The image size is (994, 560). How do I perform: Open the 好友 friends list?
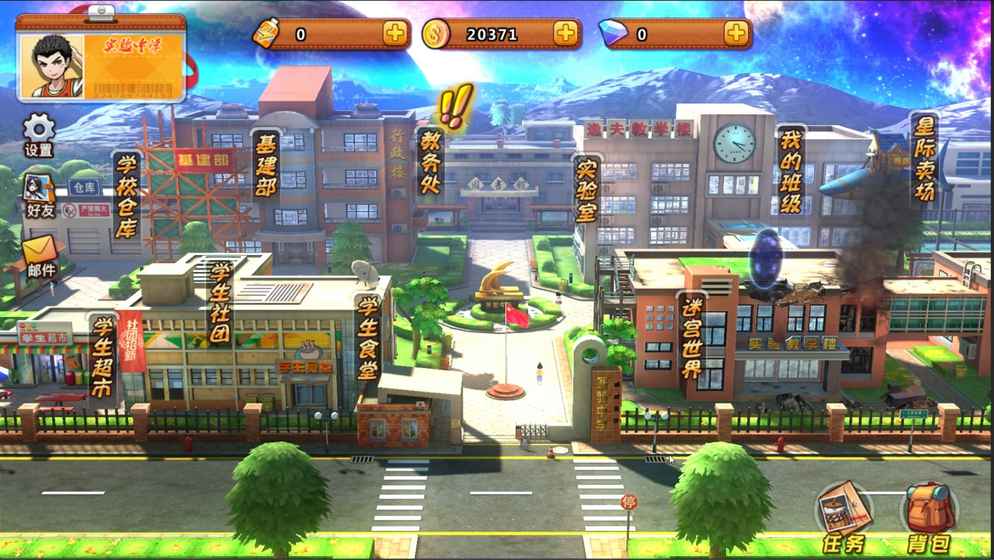click(39, 195)
